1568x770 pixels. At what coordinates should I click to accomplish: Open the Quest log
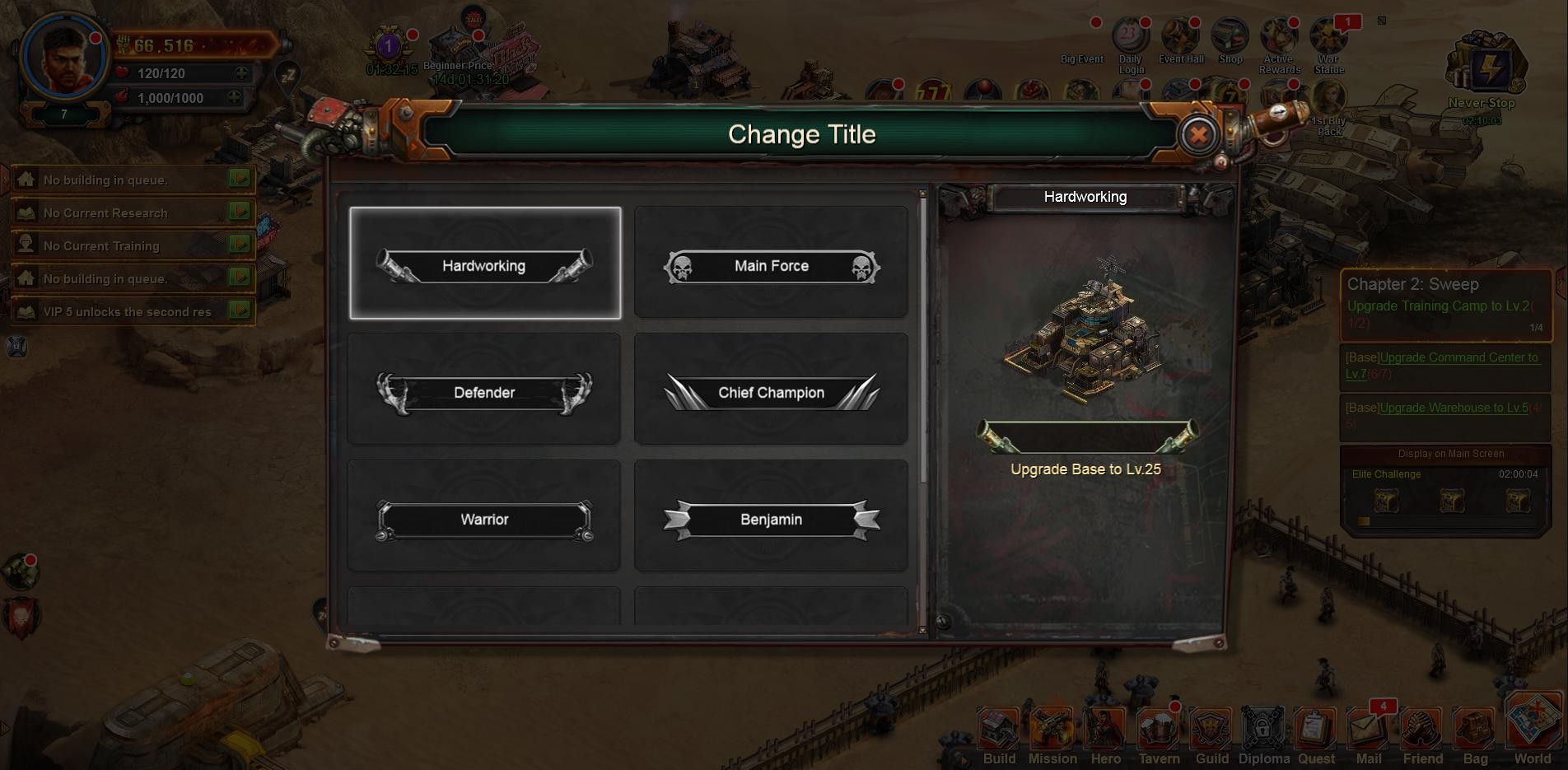coord(1316,735)
